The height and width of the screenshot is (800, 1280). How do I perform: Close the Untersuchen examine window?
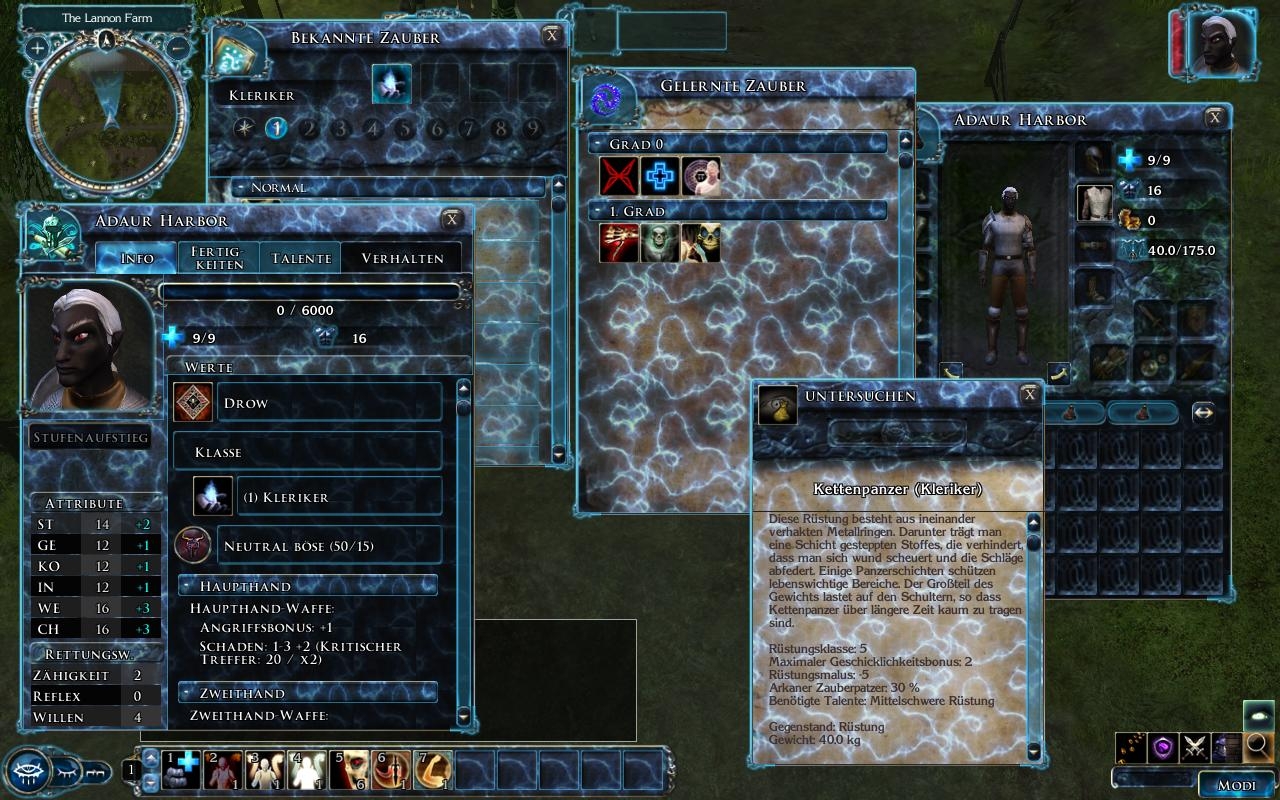1029,395
